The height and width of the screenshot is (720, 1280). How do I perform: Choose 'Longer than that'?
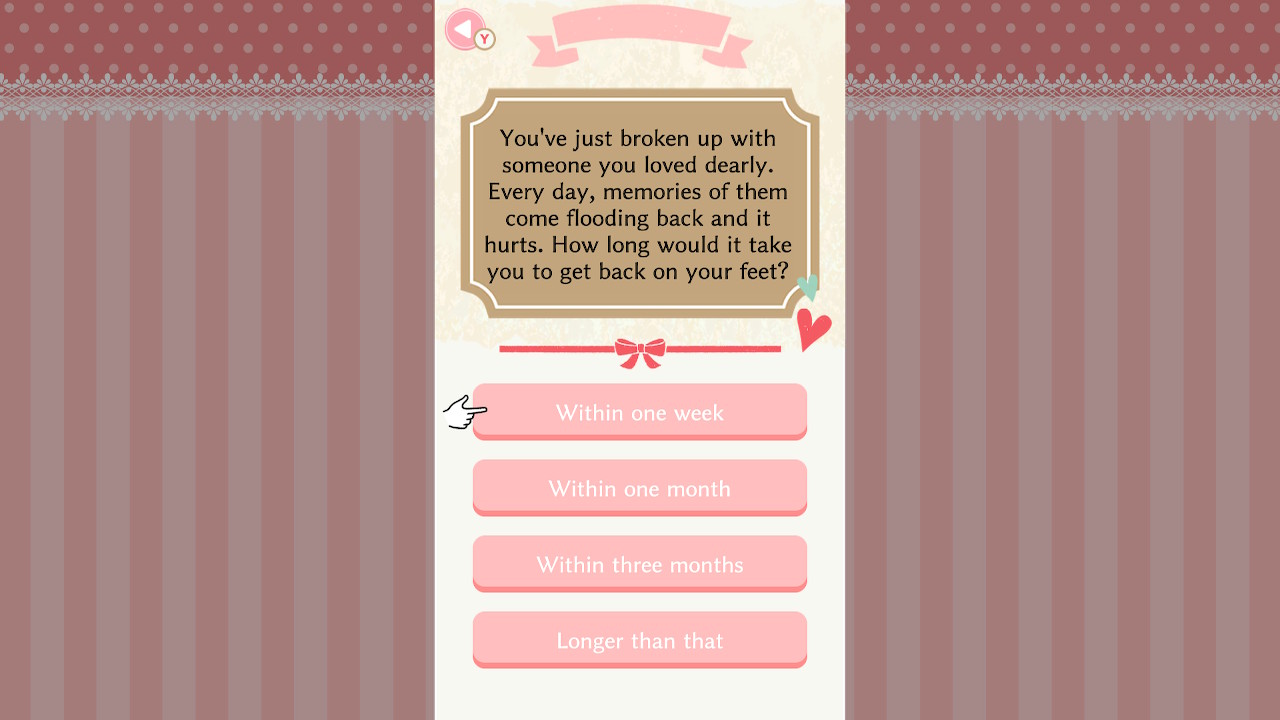[x=639, y=640]
